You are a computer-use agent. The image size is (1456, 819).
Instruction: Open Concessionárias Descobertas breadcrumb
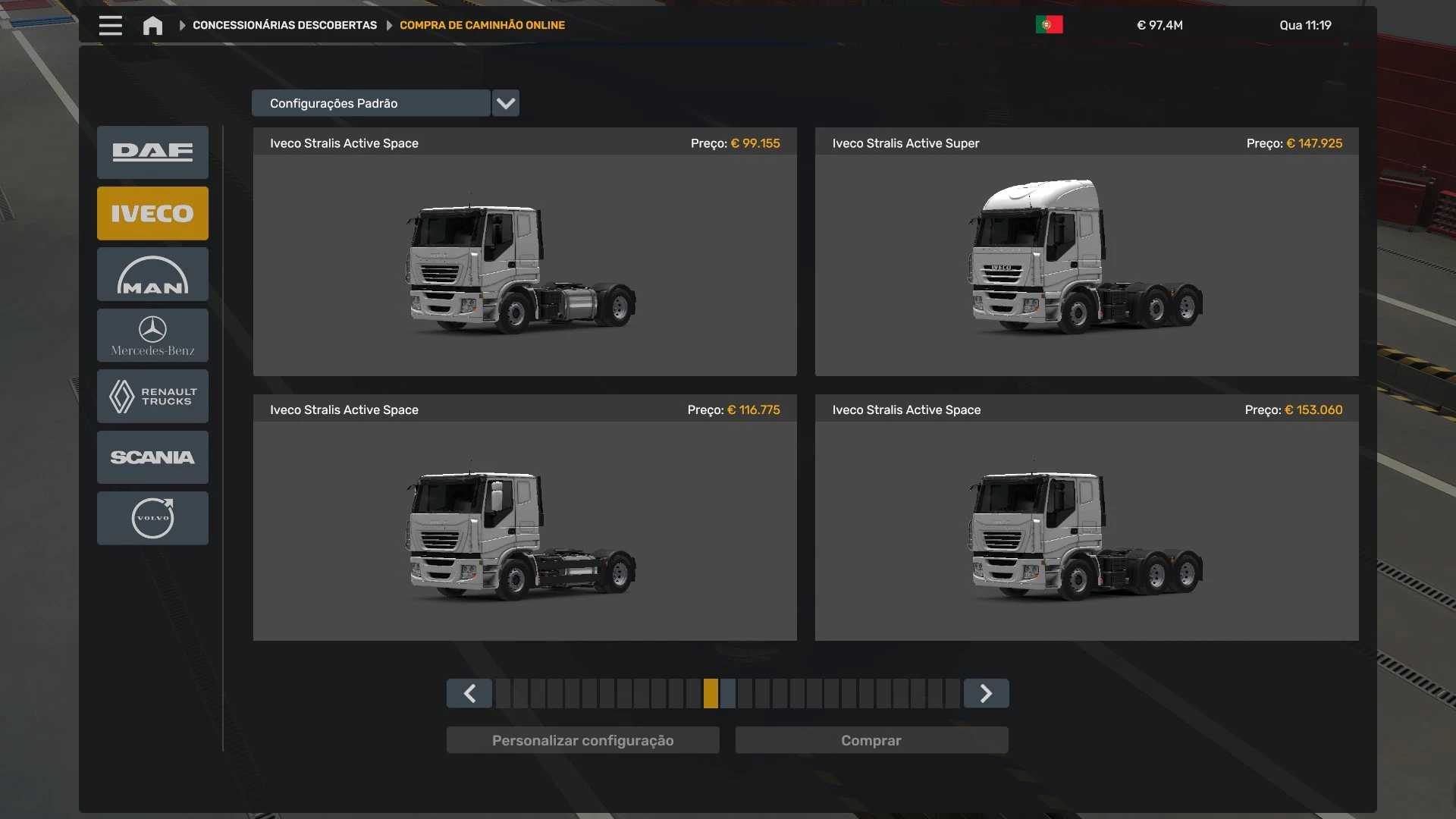click(284, 25)
